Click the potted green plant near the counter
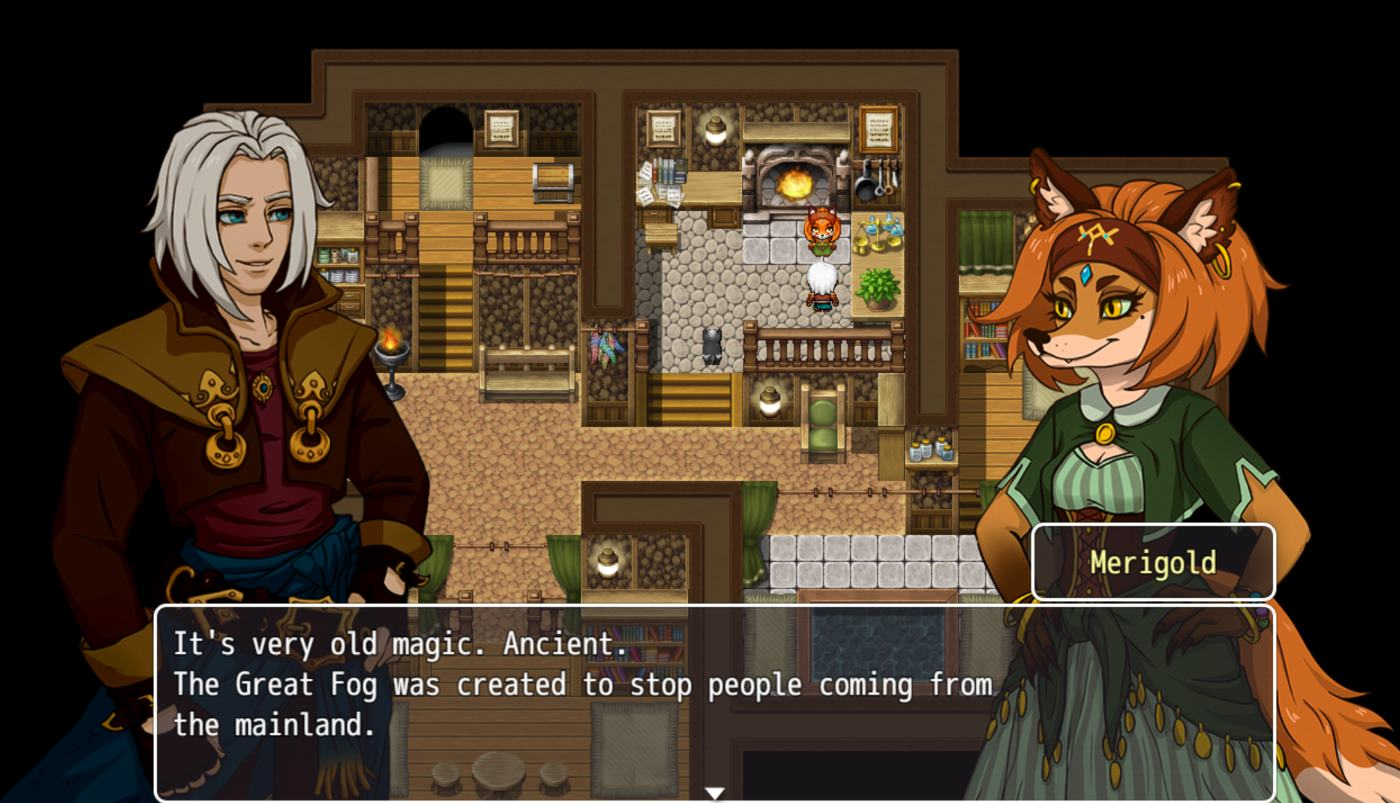 [876, 288]
